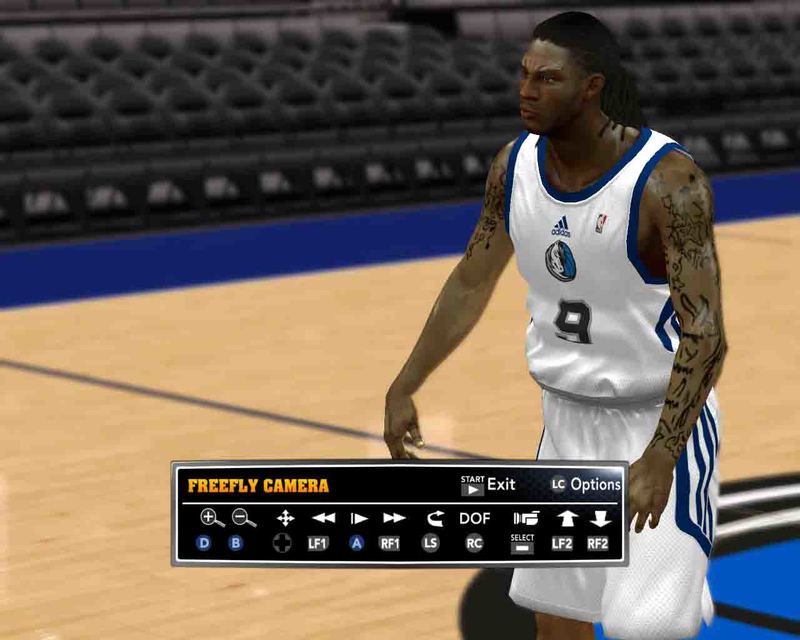Select the video camera icon
Viewport: 800px width, 640px height.
[525, 518]
